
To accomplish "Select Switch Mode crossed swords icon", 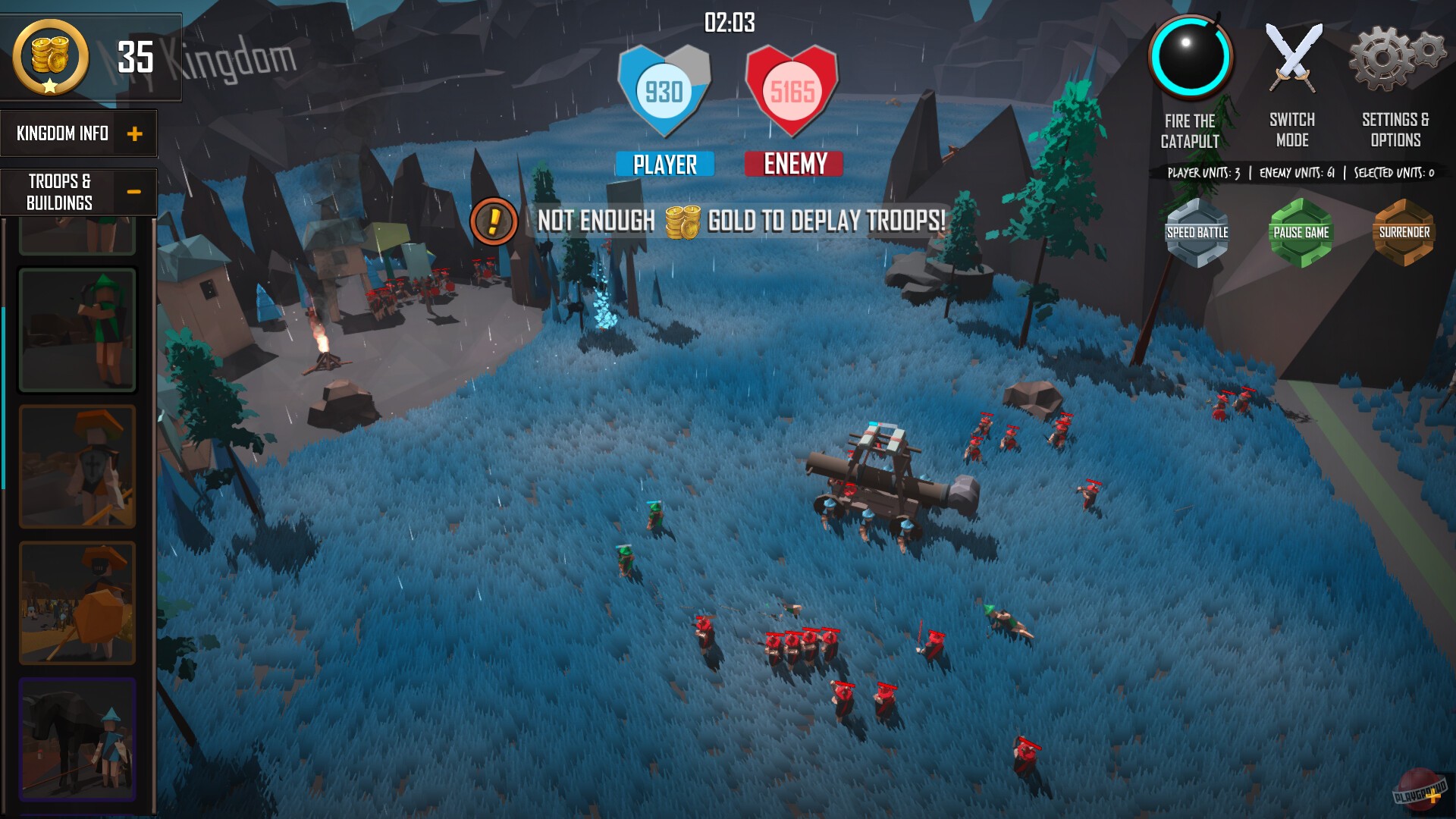I will pos(1292,55).
